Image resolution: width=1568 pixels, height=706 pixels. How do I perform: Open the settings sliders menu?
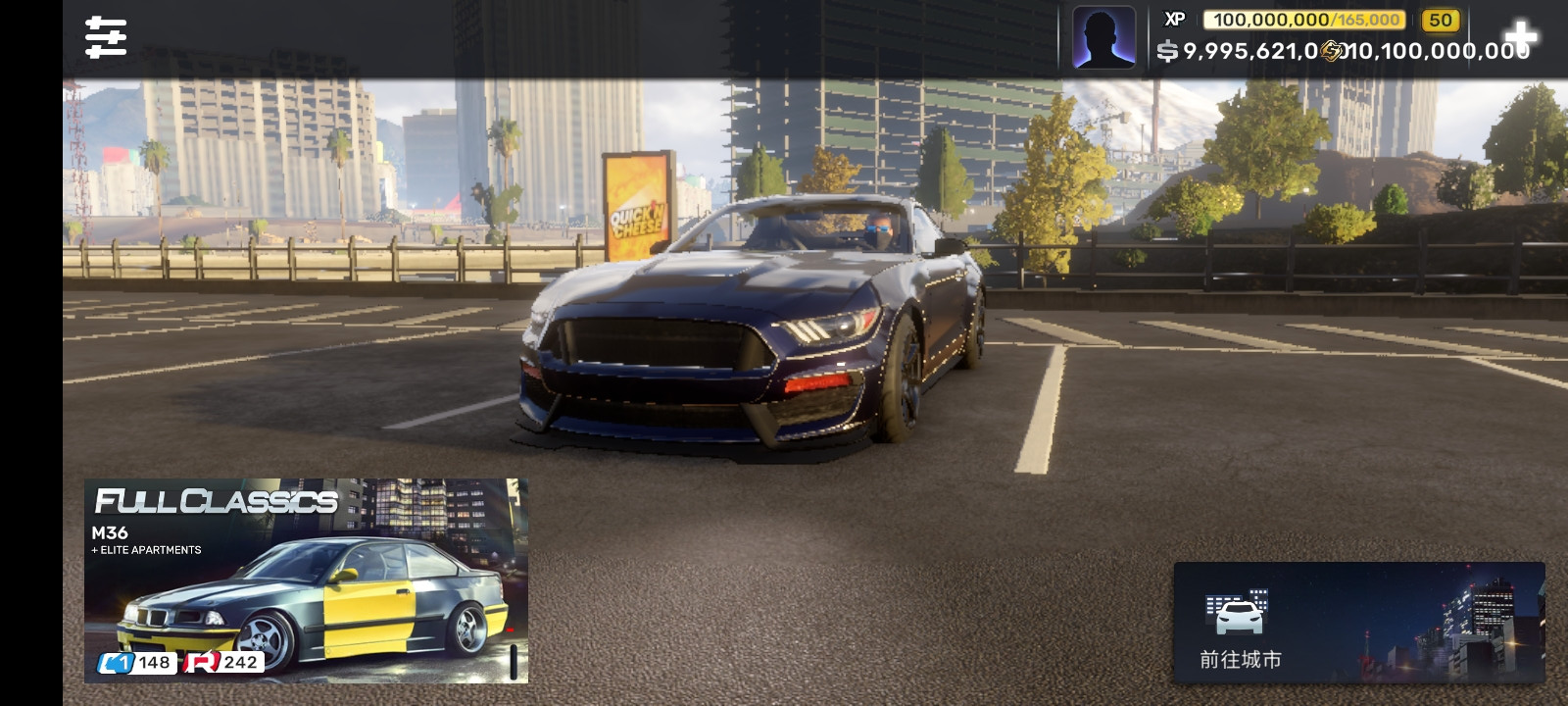pos(106,37)
